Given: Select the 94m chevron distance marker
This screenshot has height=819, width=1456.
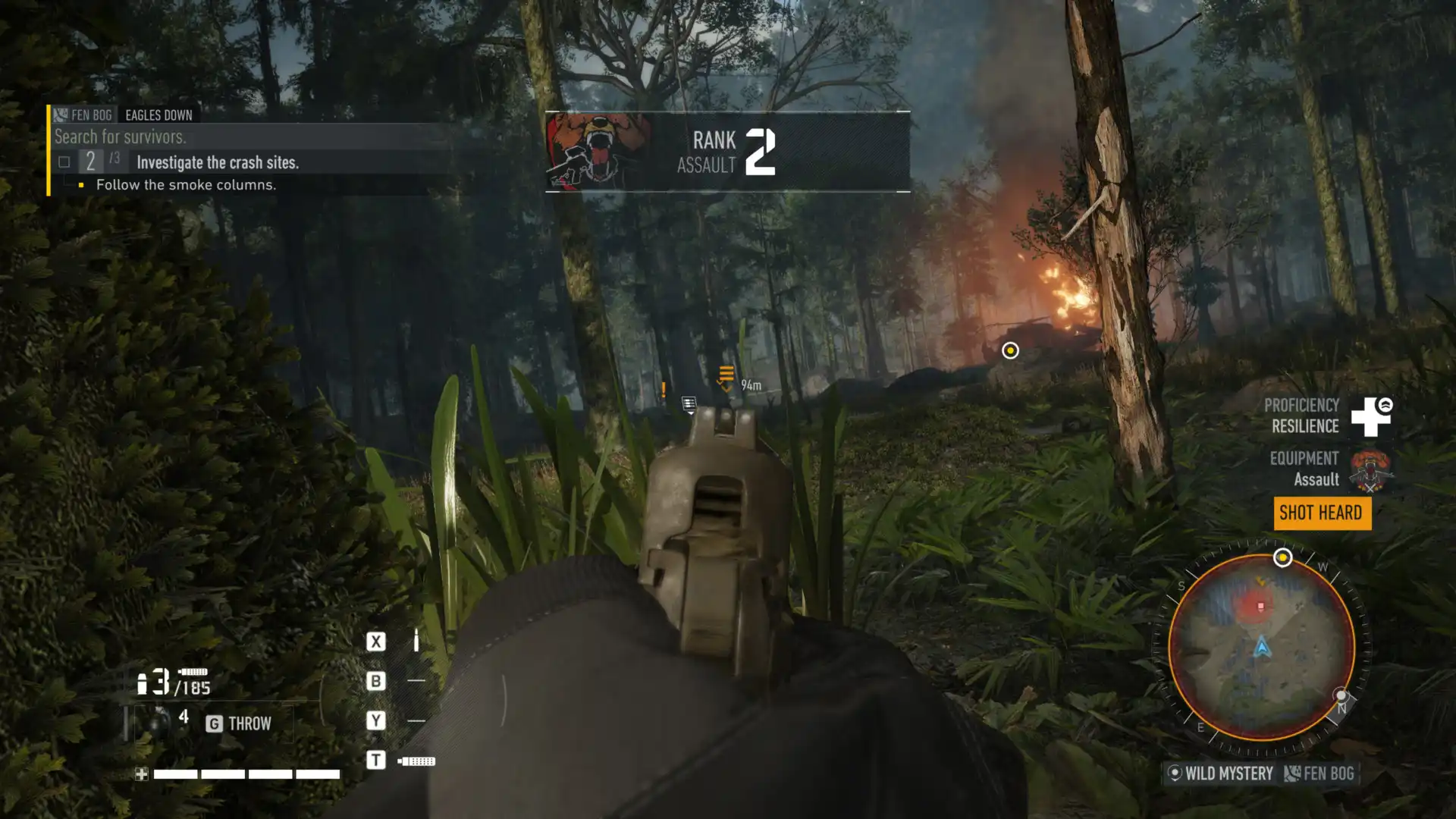Looking at the screenshot, I should [726, 378].
